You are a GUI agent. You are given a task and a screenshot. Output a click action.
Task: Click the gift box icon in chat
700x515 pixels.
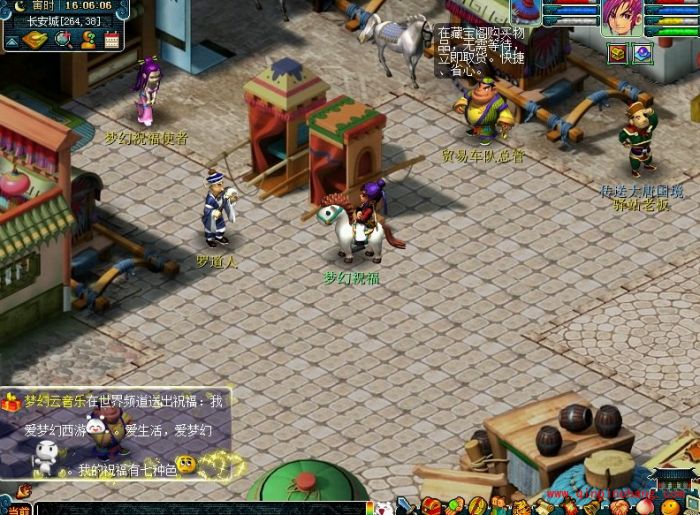pyautogui.click(x=11, y=402)
